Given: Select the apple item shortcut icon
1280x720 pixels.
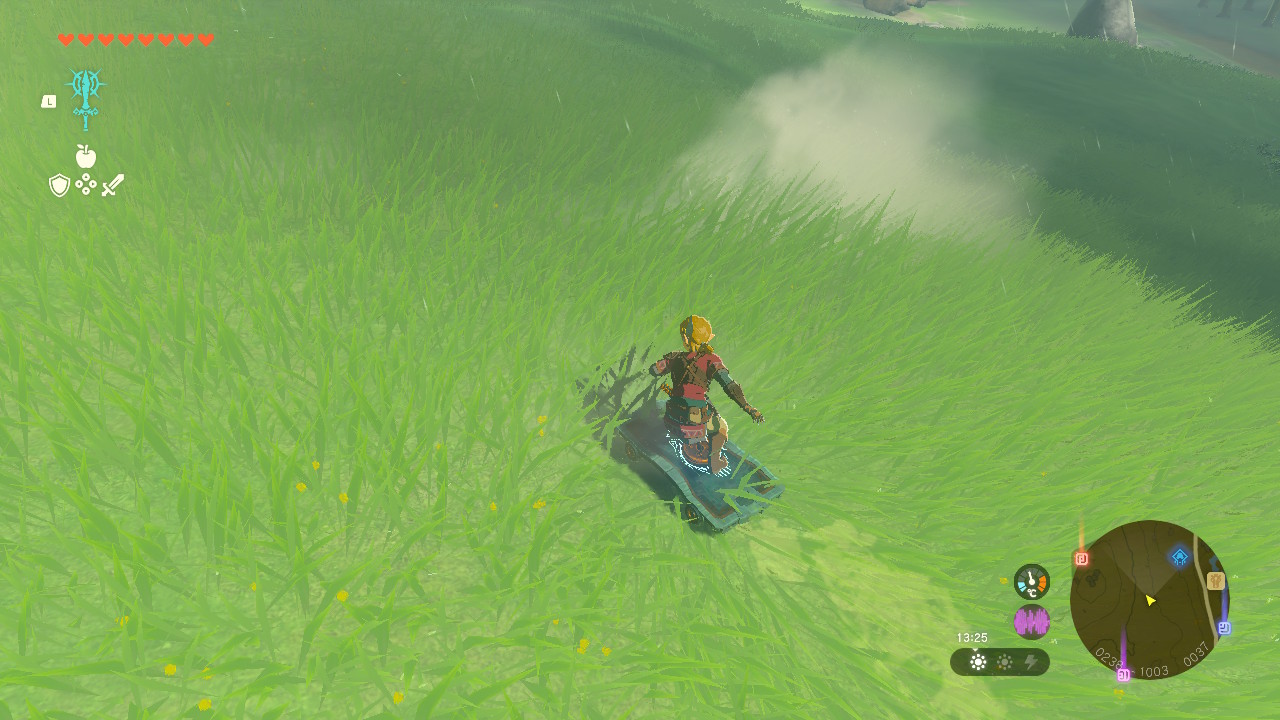Looking at the screenshot, I should [x=85, y=156].
